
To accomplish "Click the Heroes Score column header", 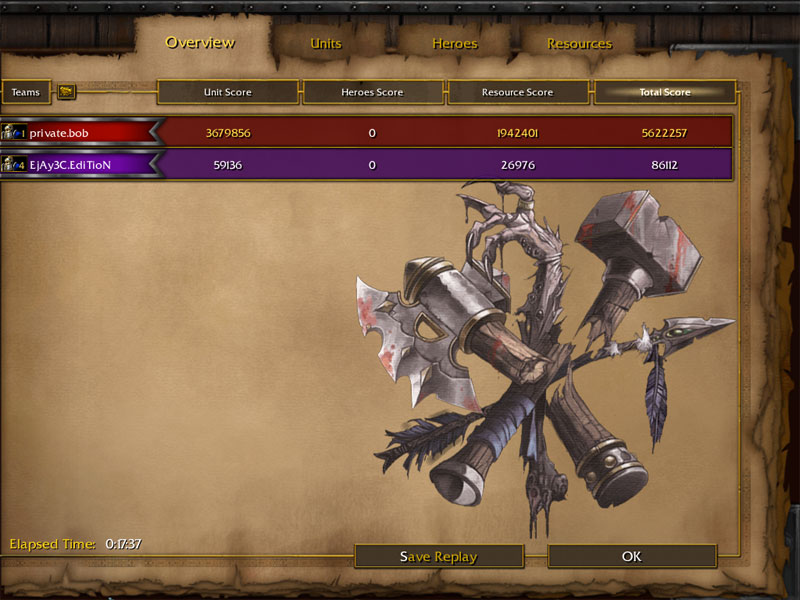I will coord(372,92).
